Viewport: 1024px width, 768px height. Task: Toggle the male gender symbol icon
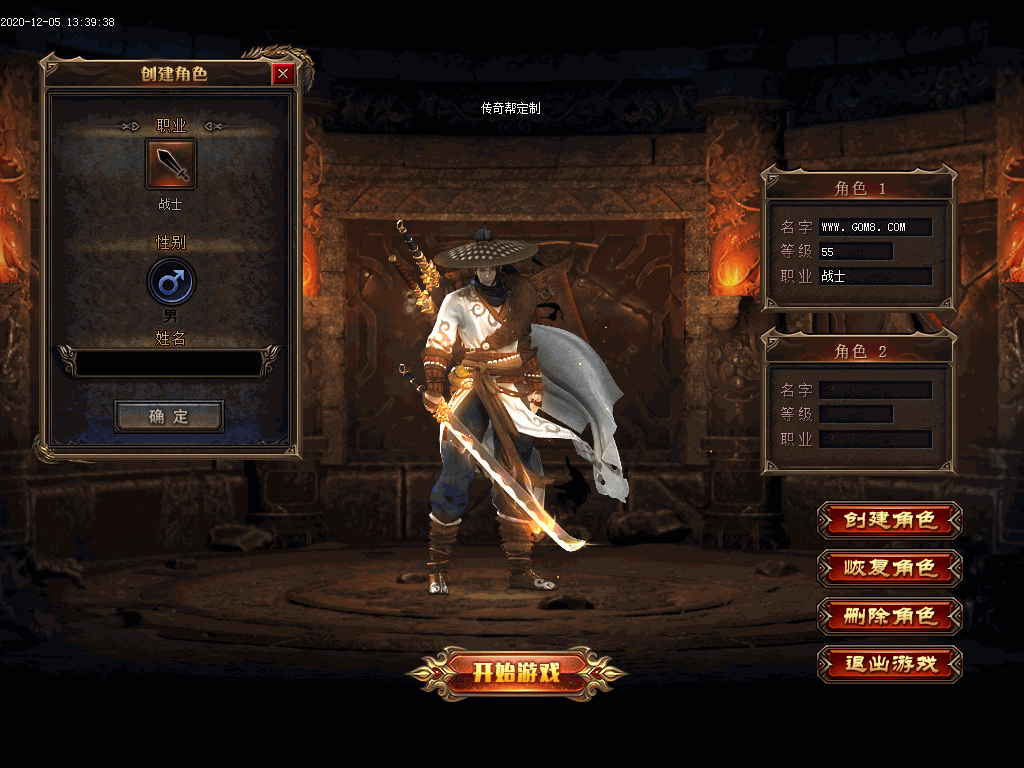point(171,281)
